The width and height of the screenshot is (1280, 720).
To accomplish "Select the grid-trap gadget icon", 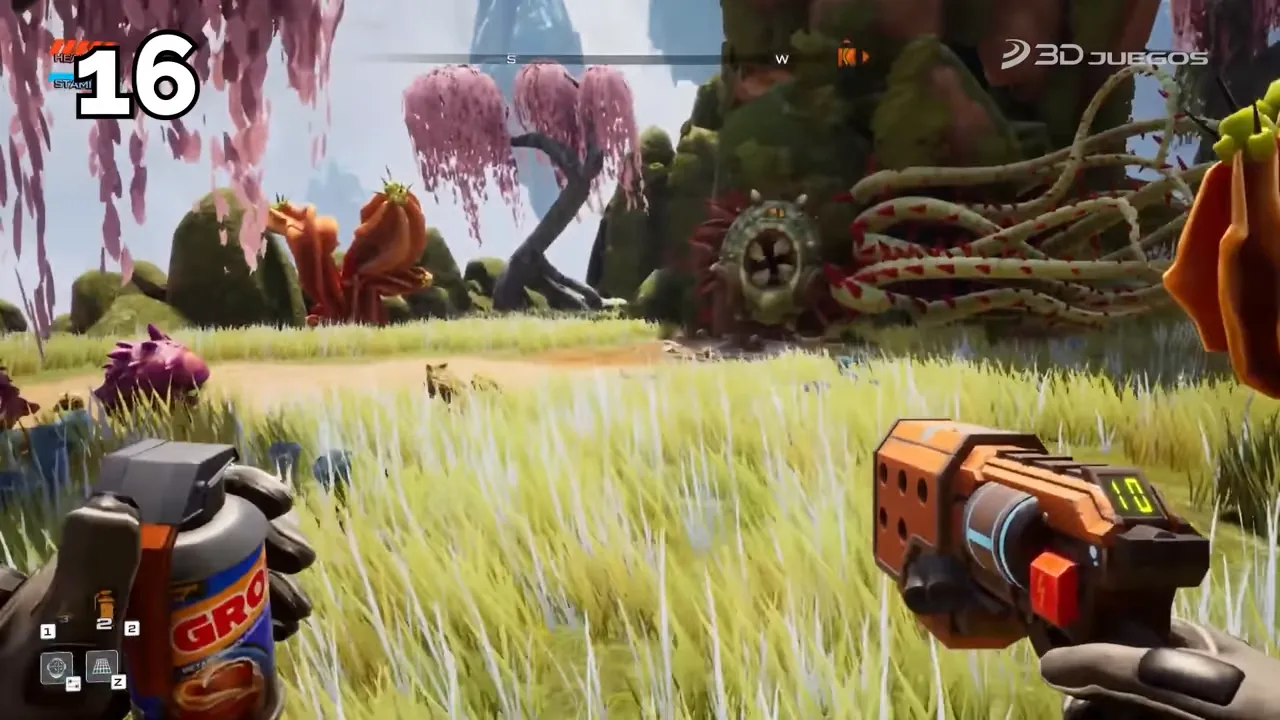I will [101, 667].
